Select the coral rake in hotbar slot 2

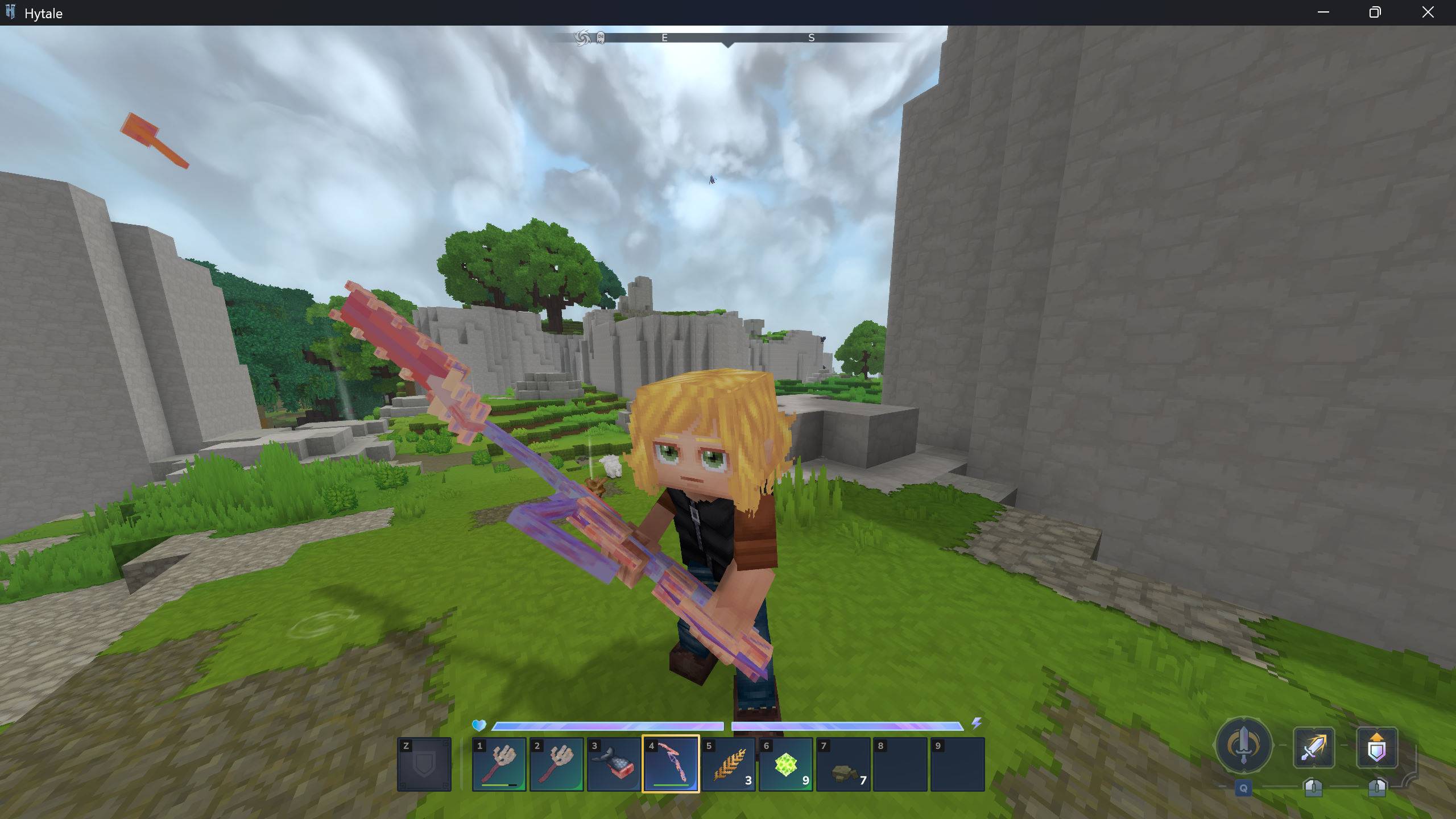(x=556, y=764)
